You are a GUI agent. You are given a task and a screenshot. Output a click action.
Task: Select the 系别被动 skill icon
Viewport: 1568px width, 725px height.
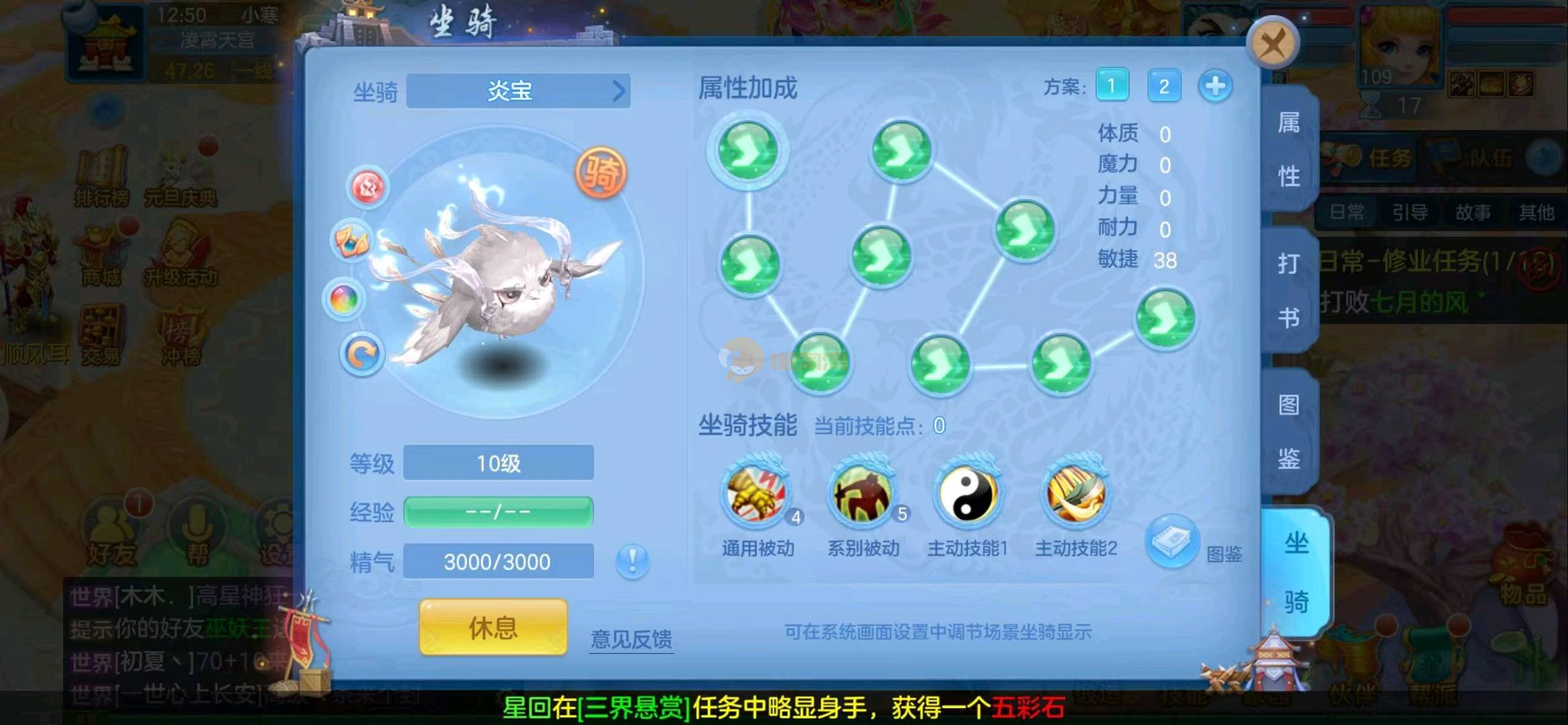click(x=862, y=497)
